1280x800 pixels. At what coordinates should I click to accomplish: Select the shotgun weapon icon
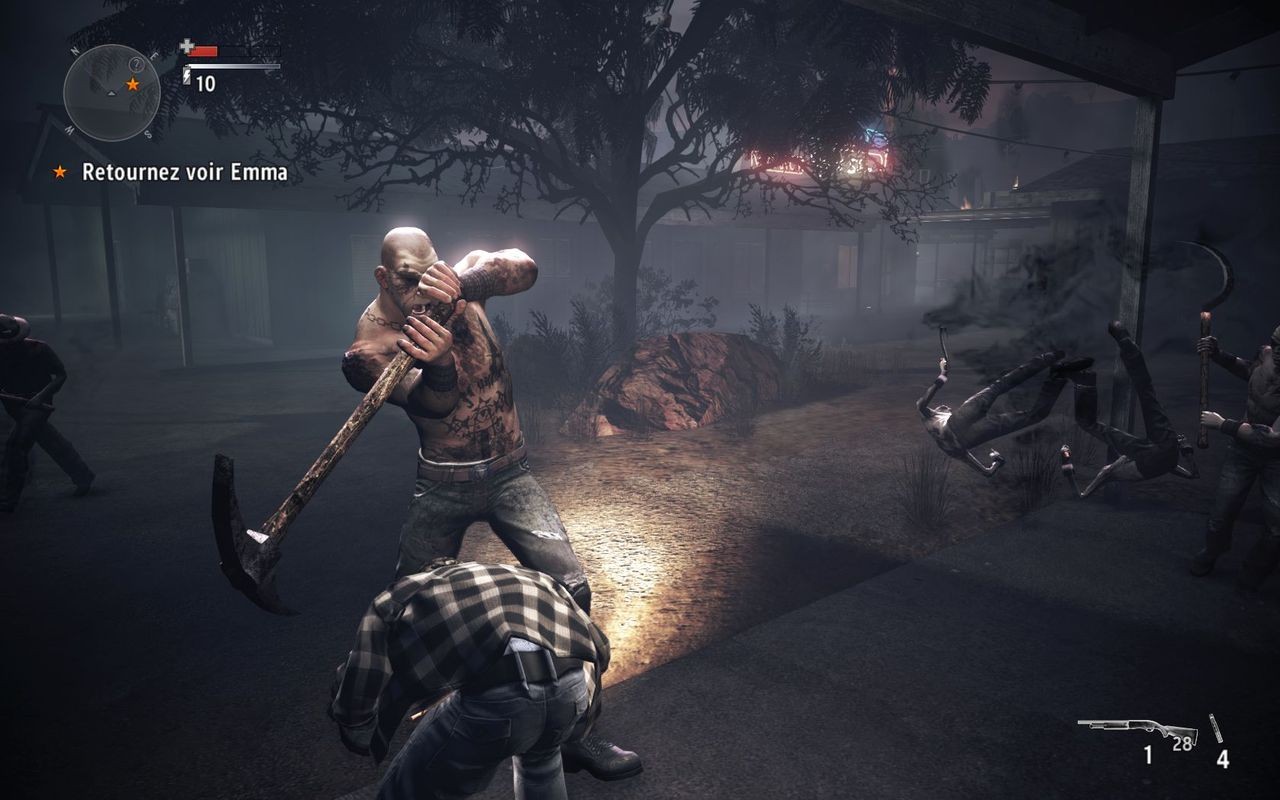coord(1138,727)
